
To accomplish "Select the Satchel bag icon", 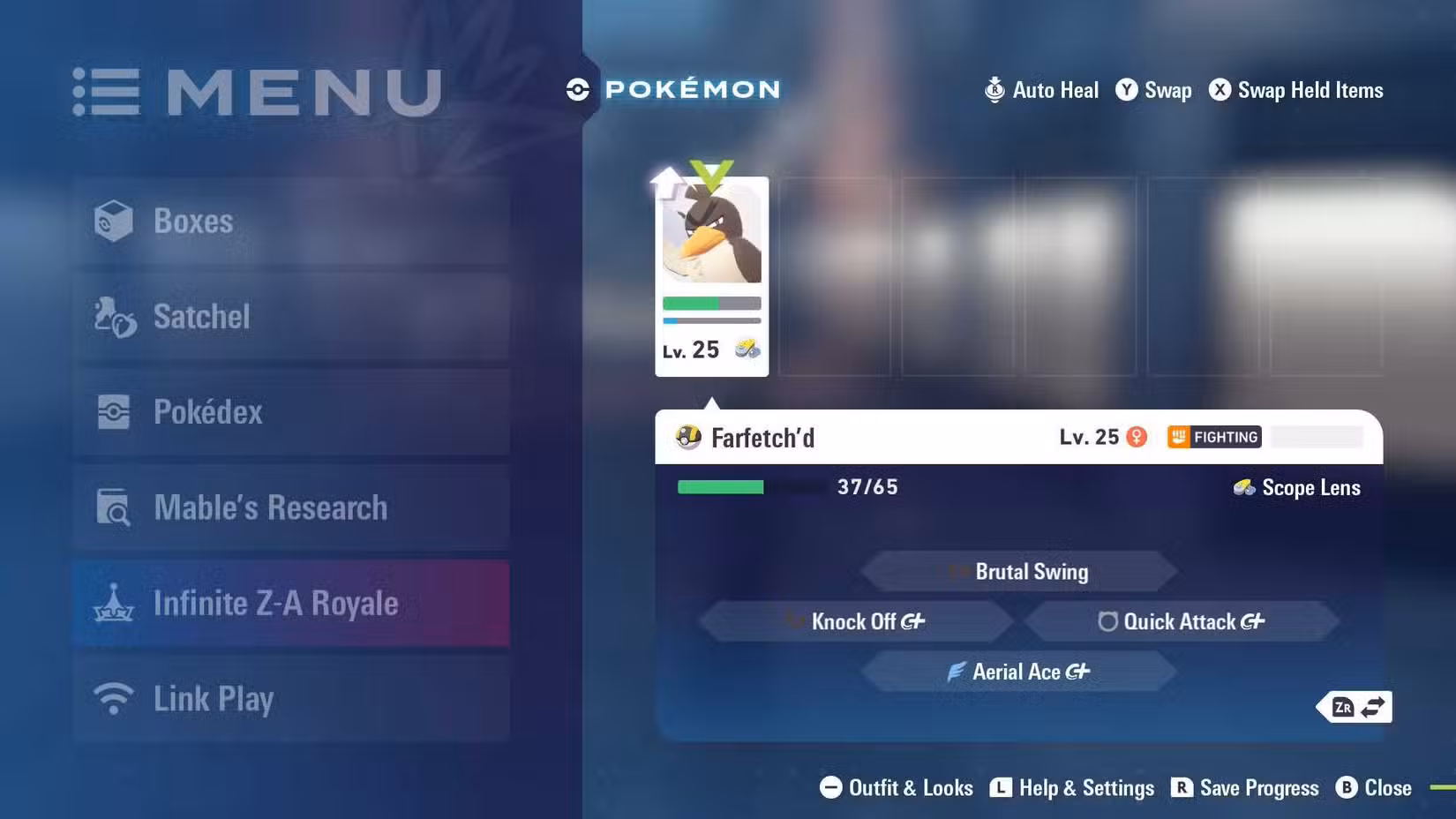I will (113, 316).
